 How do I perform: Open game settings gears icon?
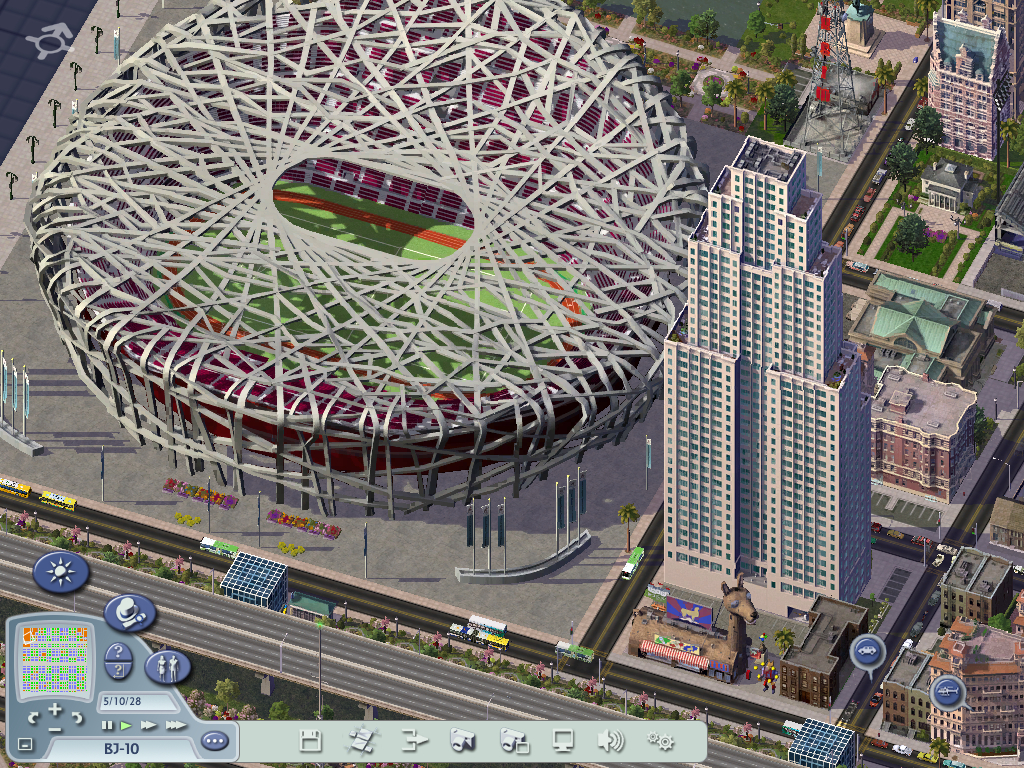point(660,741)
